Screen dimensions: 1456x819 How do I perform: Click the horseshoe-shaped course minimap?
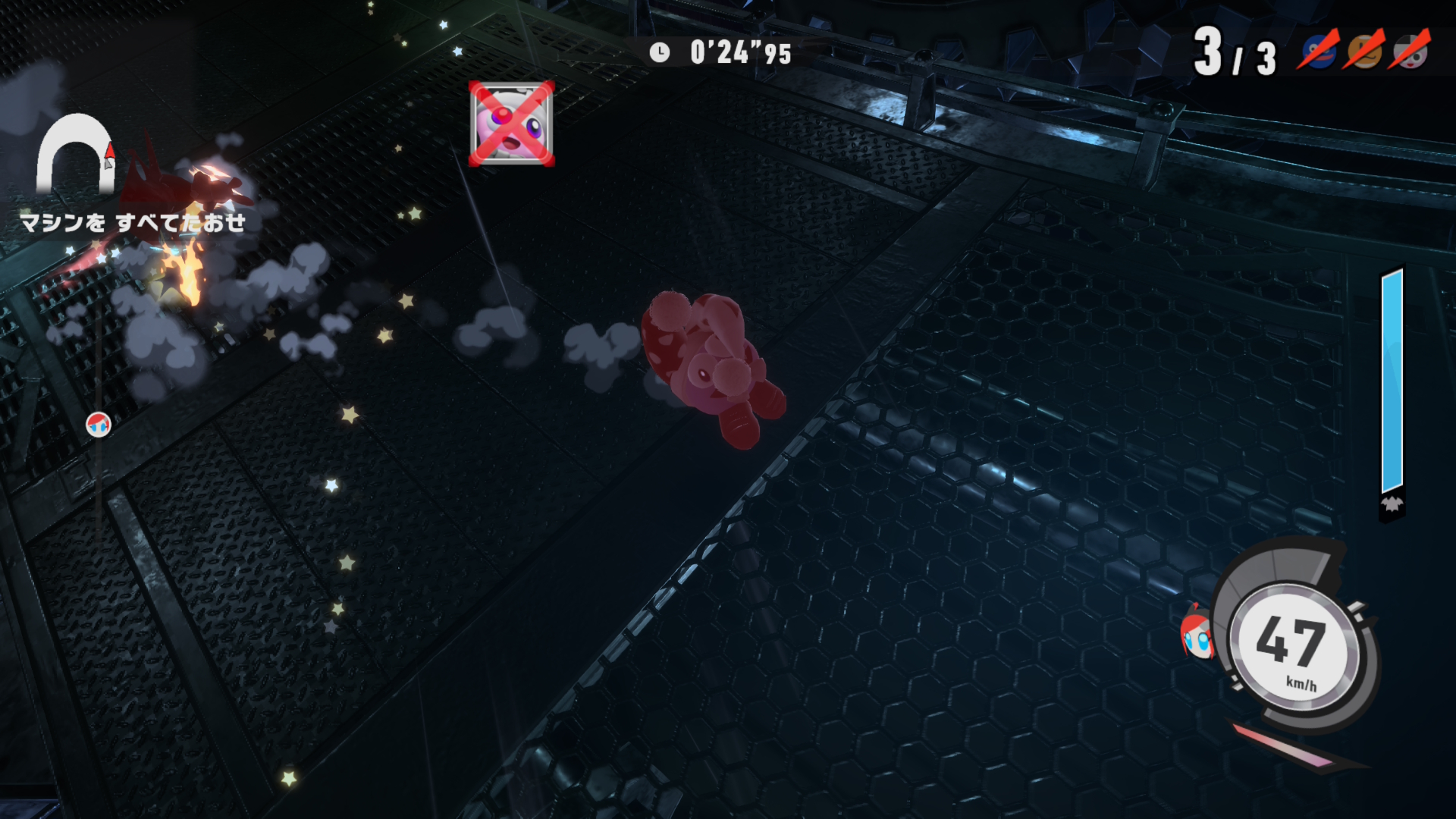tap(75, 155)
